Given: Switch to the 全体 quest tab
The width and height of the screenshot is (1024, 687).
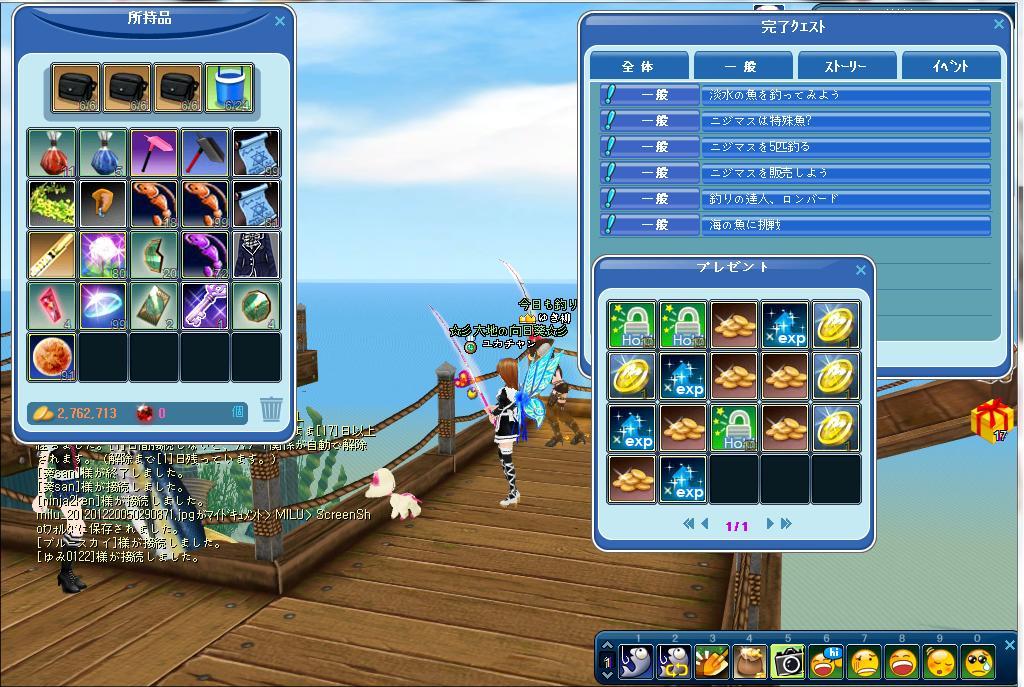Looking at the screenshot, I should click(638, 66).
